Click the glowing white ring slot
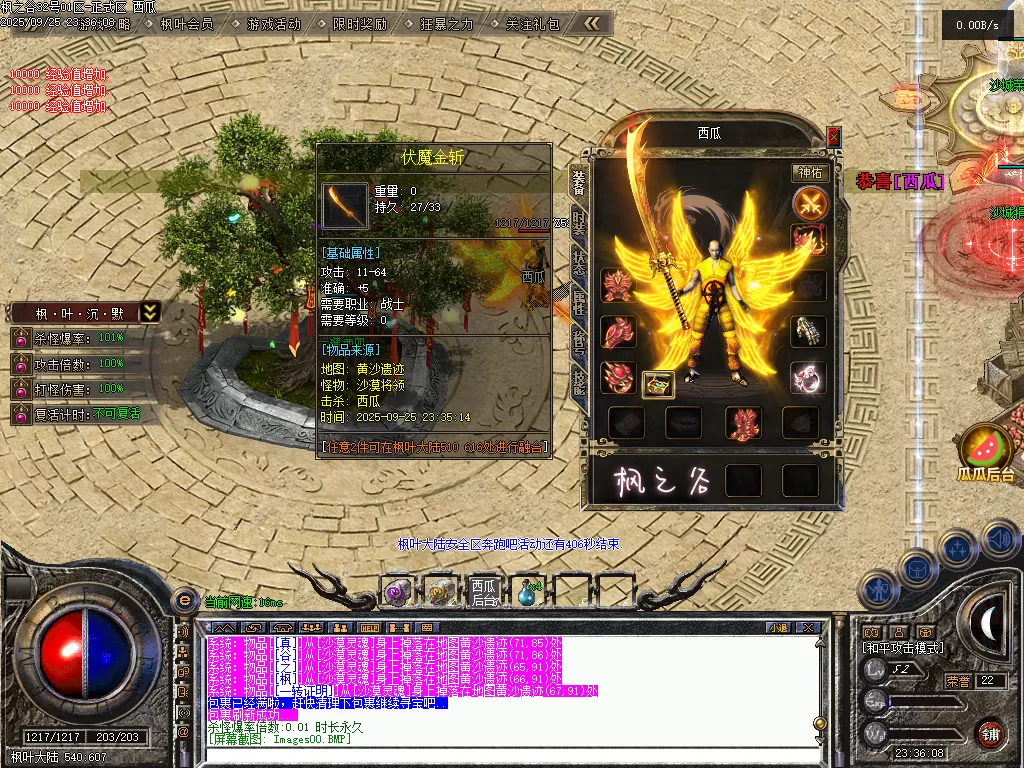Screen dimensions: 1024x768 coord(808,377)
